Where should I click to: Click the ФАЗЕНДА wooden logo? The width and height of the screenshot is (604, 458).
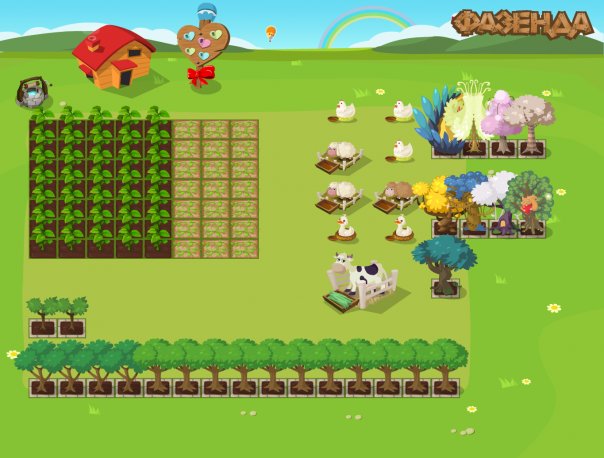(521, 24)
